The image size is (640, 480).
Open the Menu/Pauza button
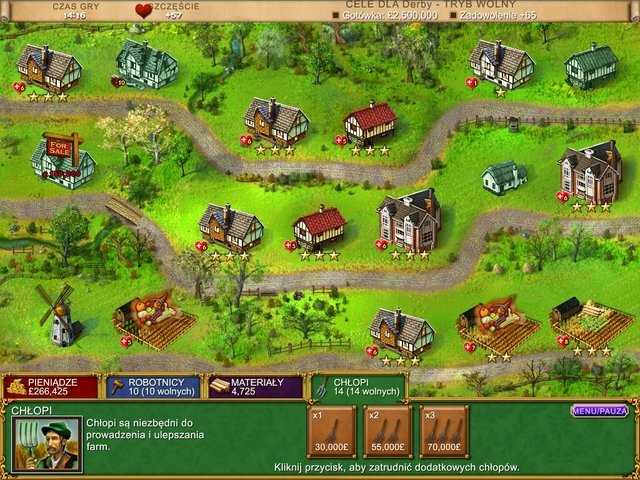tap(600, 410)
